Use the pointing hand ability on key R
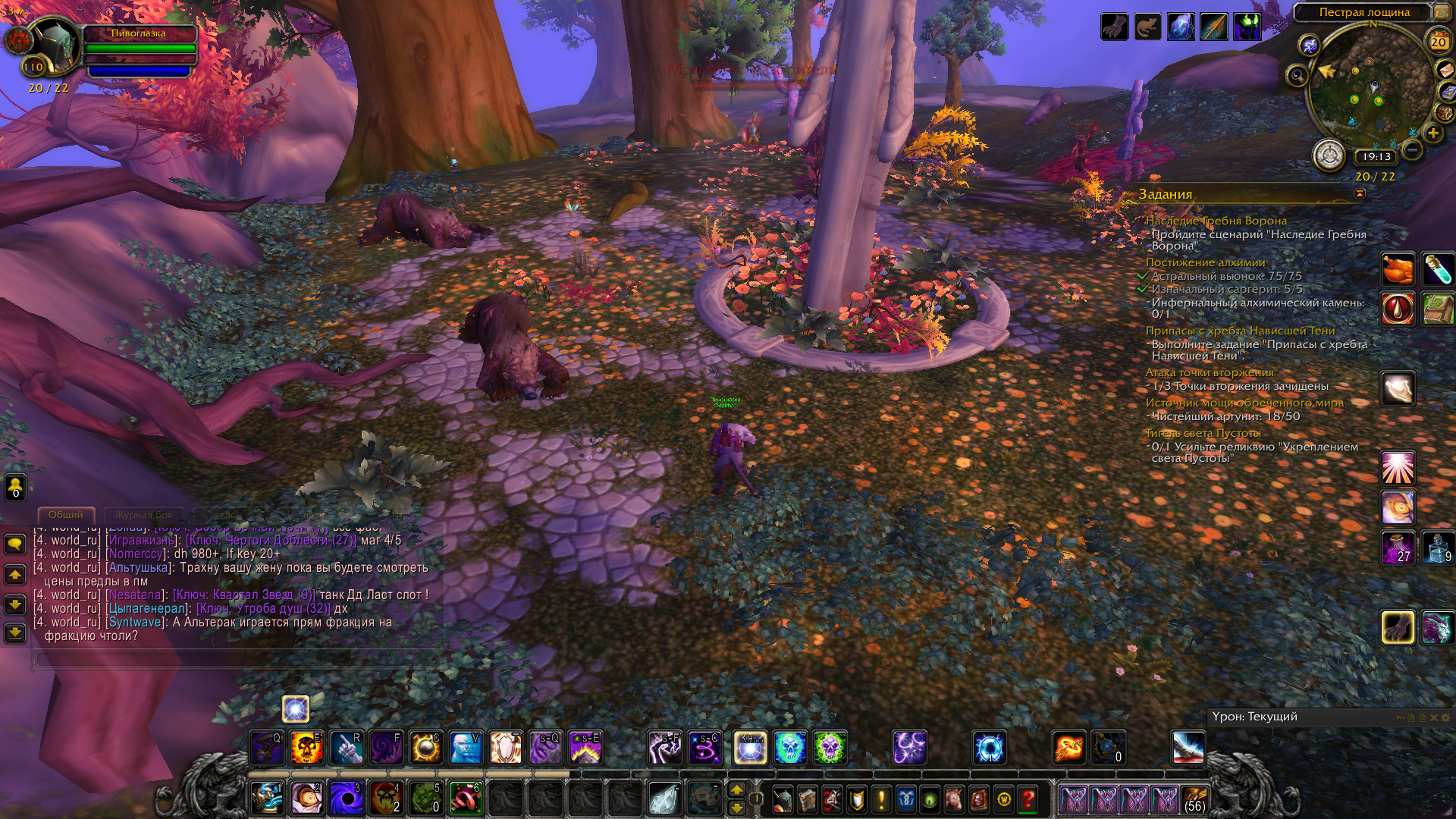 click(x=347, y=748)
